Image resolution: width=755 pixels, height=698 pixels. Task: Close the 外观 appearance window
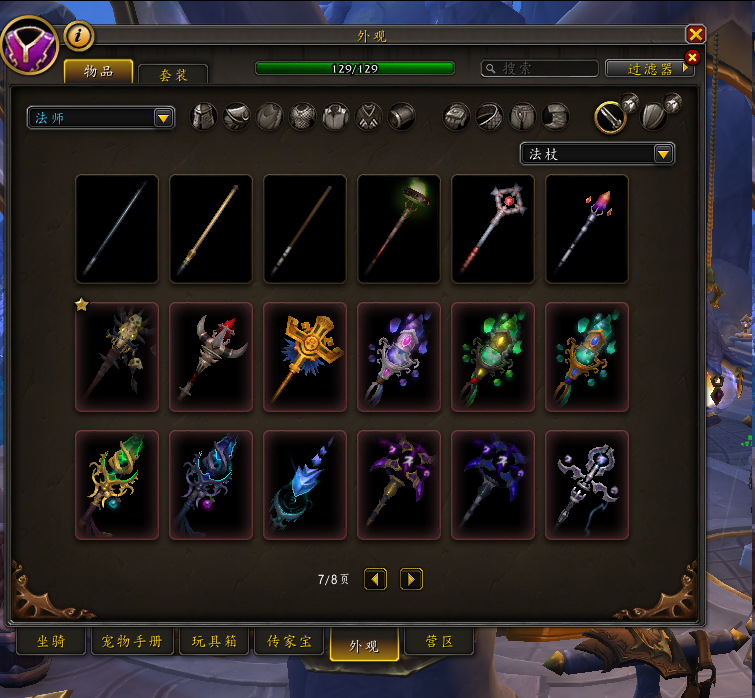(x=696, y=34)
